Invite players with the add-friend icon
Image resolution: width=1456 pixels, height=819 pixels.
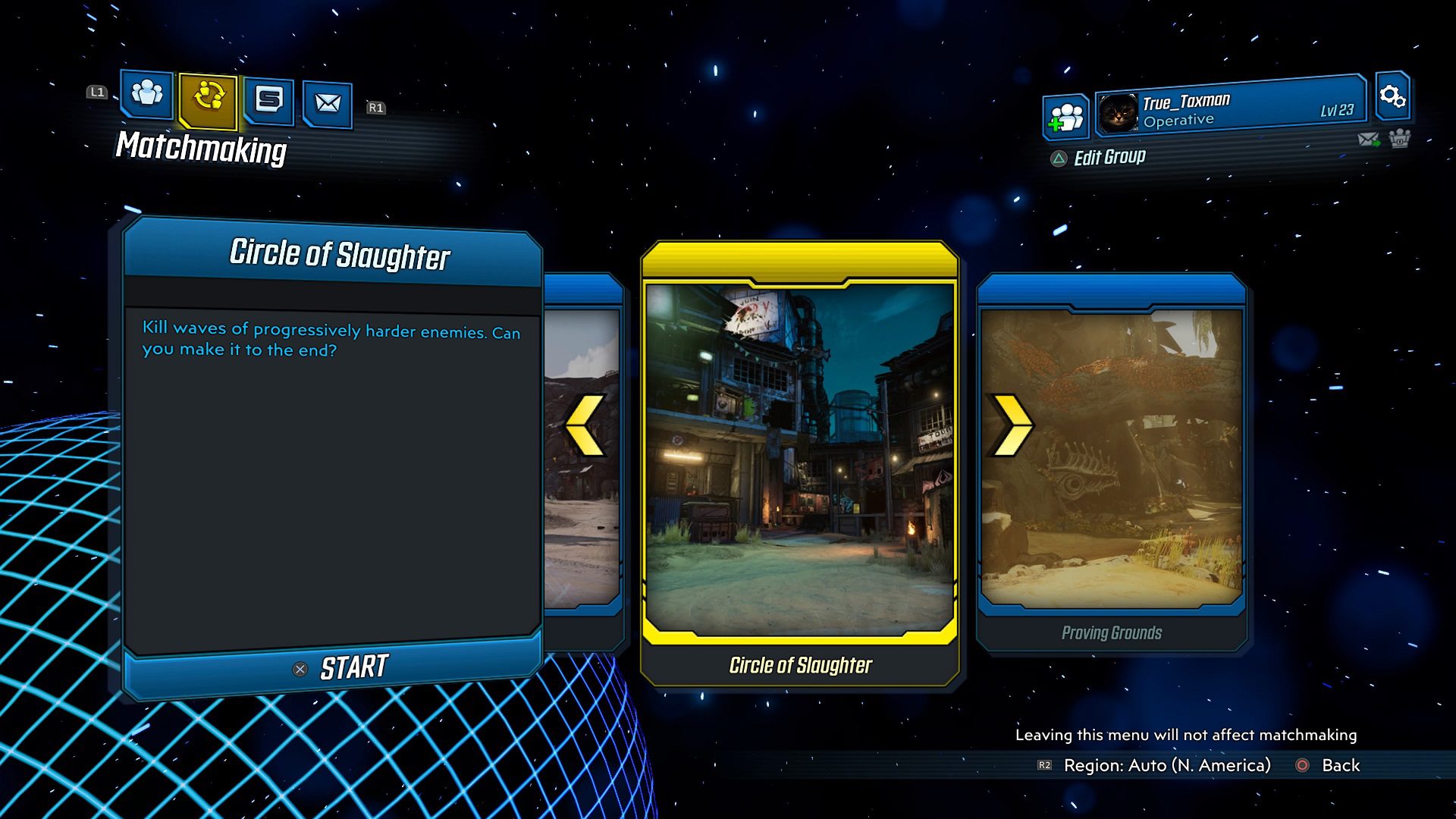1066,118
